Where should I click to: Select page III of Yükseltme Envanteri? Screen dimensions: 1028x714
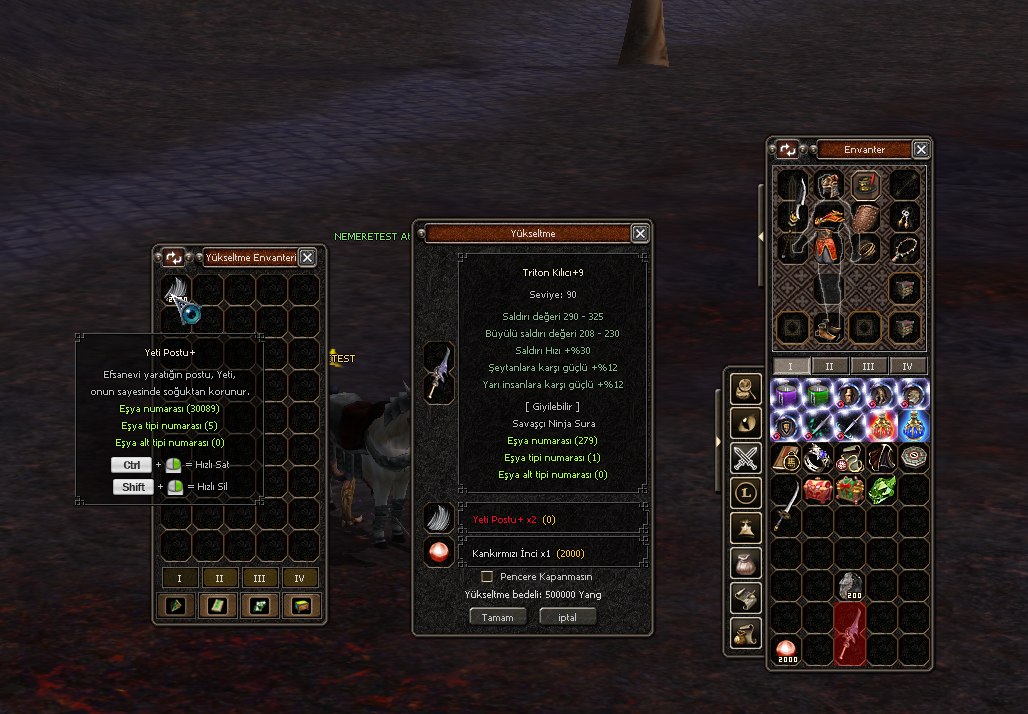click(260, 578)
